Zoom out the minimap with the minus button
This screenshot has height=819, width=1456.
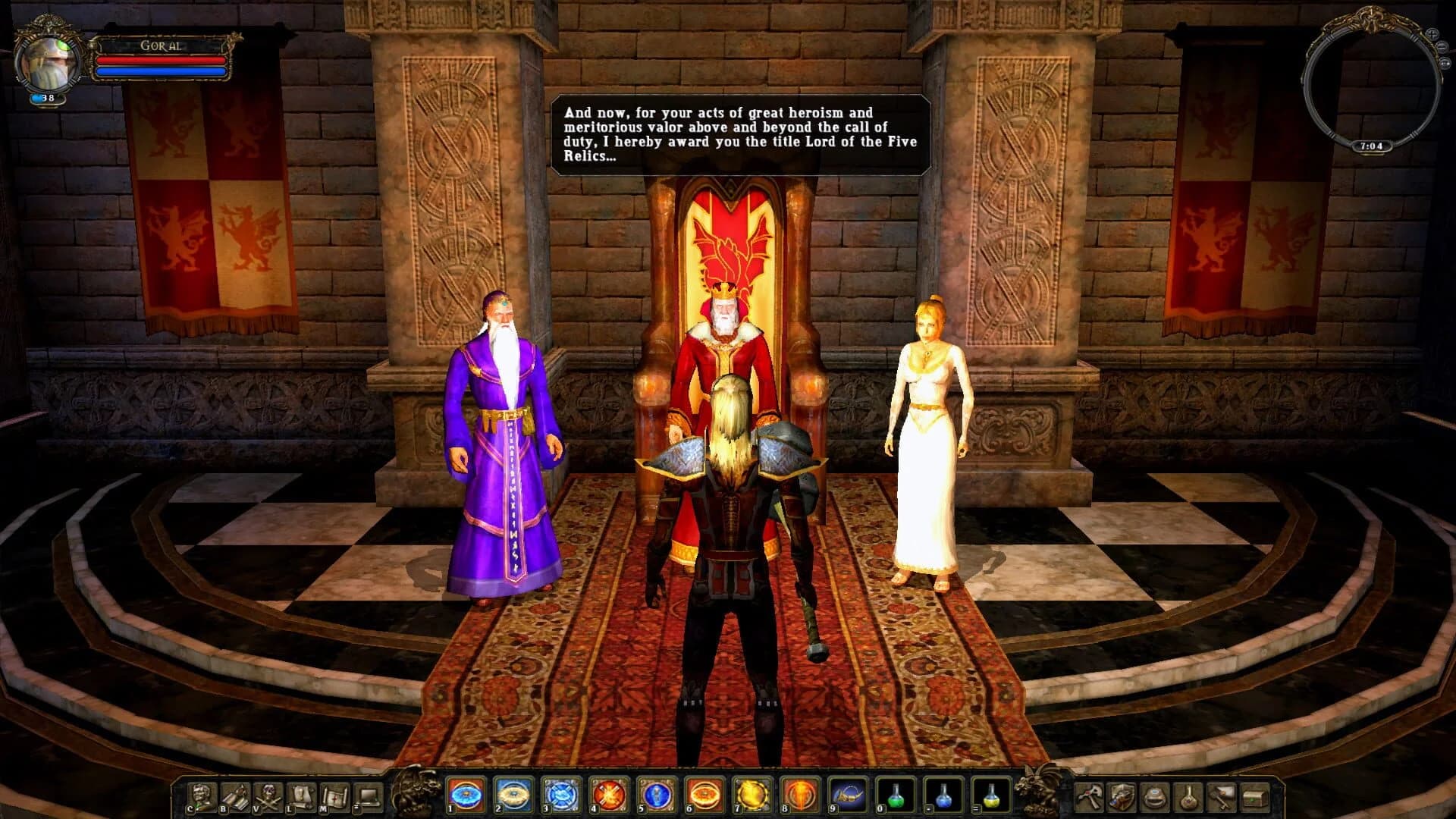(x=1442, y=45)
